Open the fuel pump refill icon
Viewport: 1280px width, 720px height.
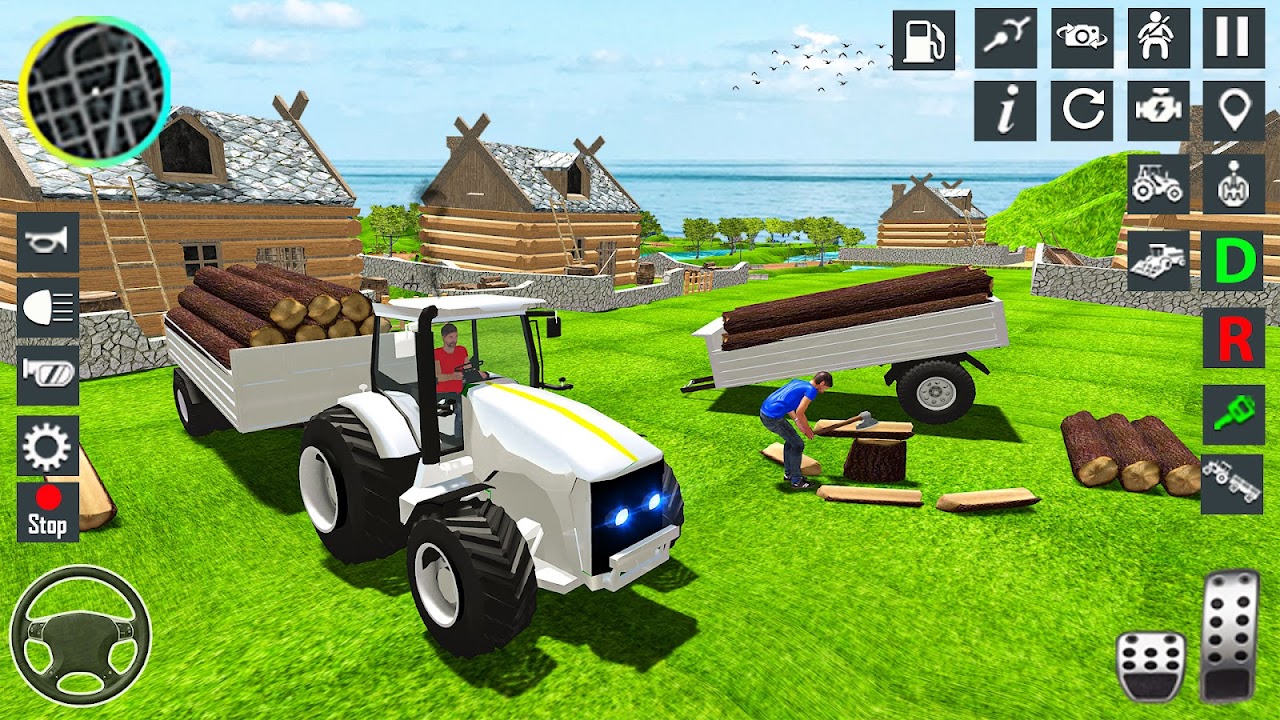tap(926, 40)
